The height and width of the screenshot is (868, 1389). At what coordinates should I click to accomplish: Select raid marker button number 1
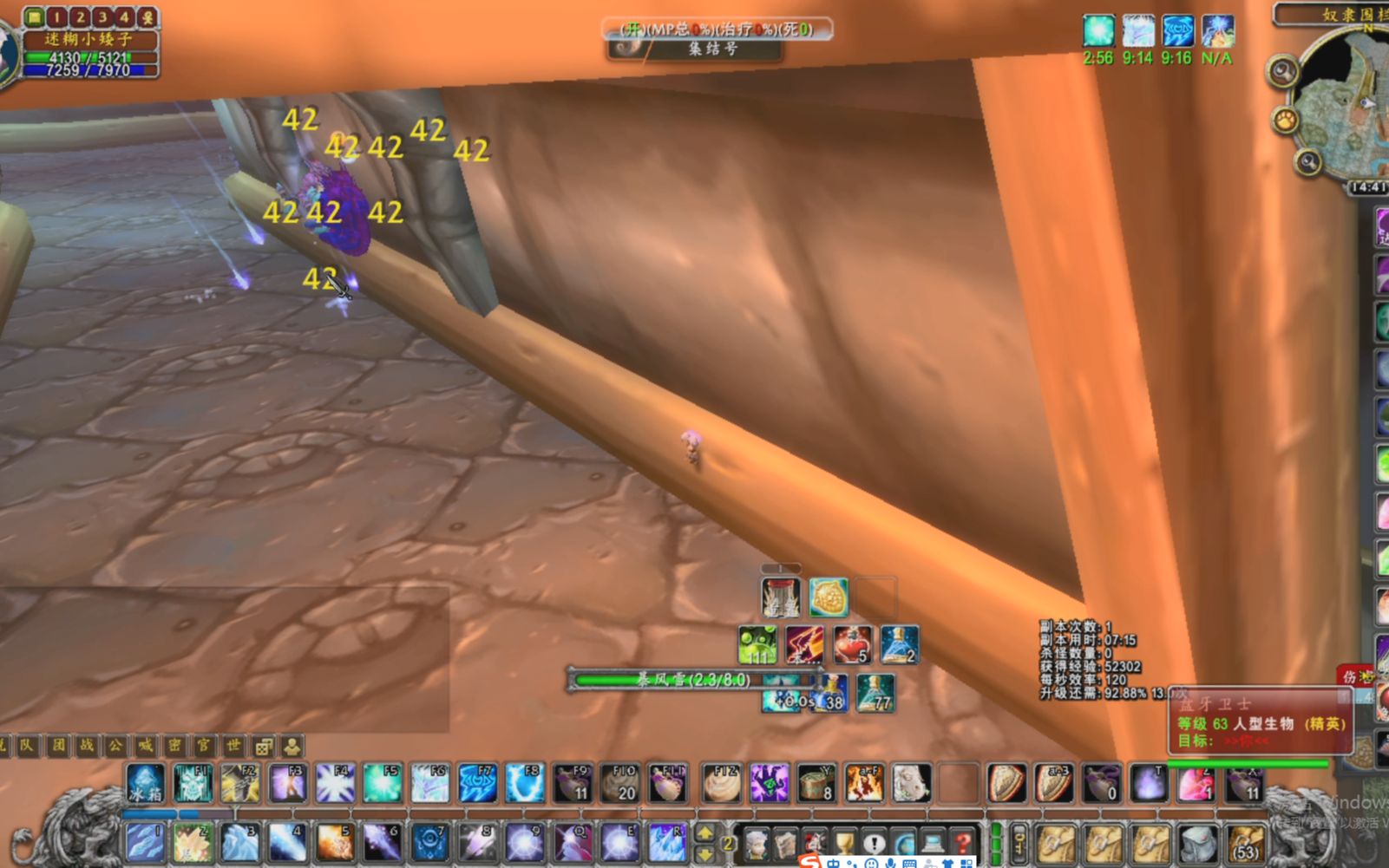coord(57,16)
